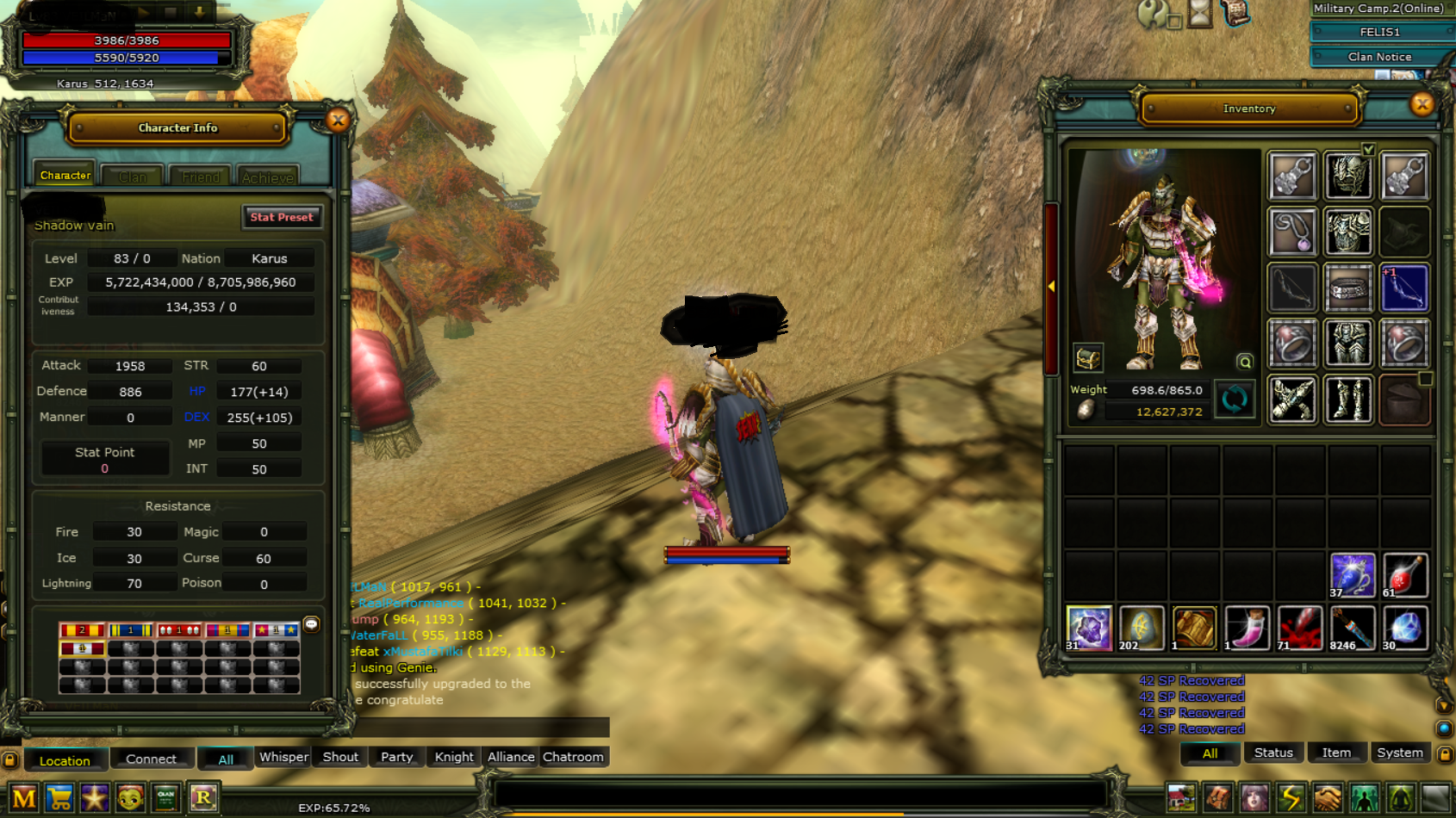Image resolution: width=1456 pixels, height=818 pixels.
Task: Open the Alliance chat channel
Action: tap(511, 757)
